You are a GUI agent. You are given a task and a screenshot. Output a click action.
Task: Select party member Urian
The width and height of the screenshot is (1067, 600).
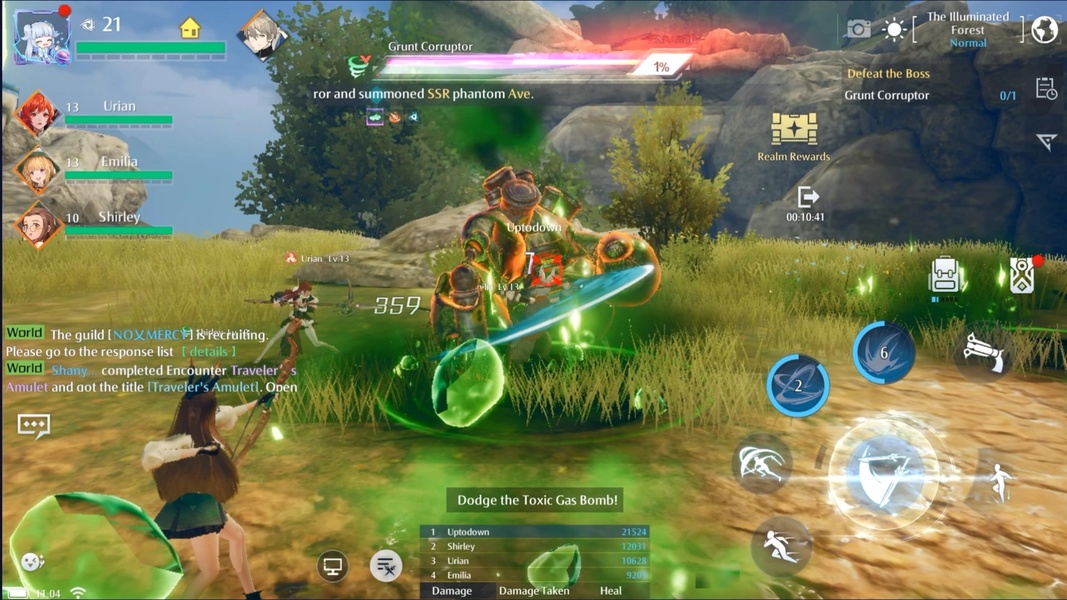pos(38,113)
